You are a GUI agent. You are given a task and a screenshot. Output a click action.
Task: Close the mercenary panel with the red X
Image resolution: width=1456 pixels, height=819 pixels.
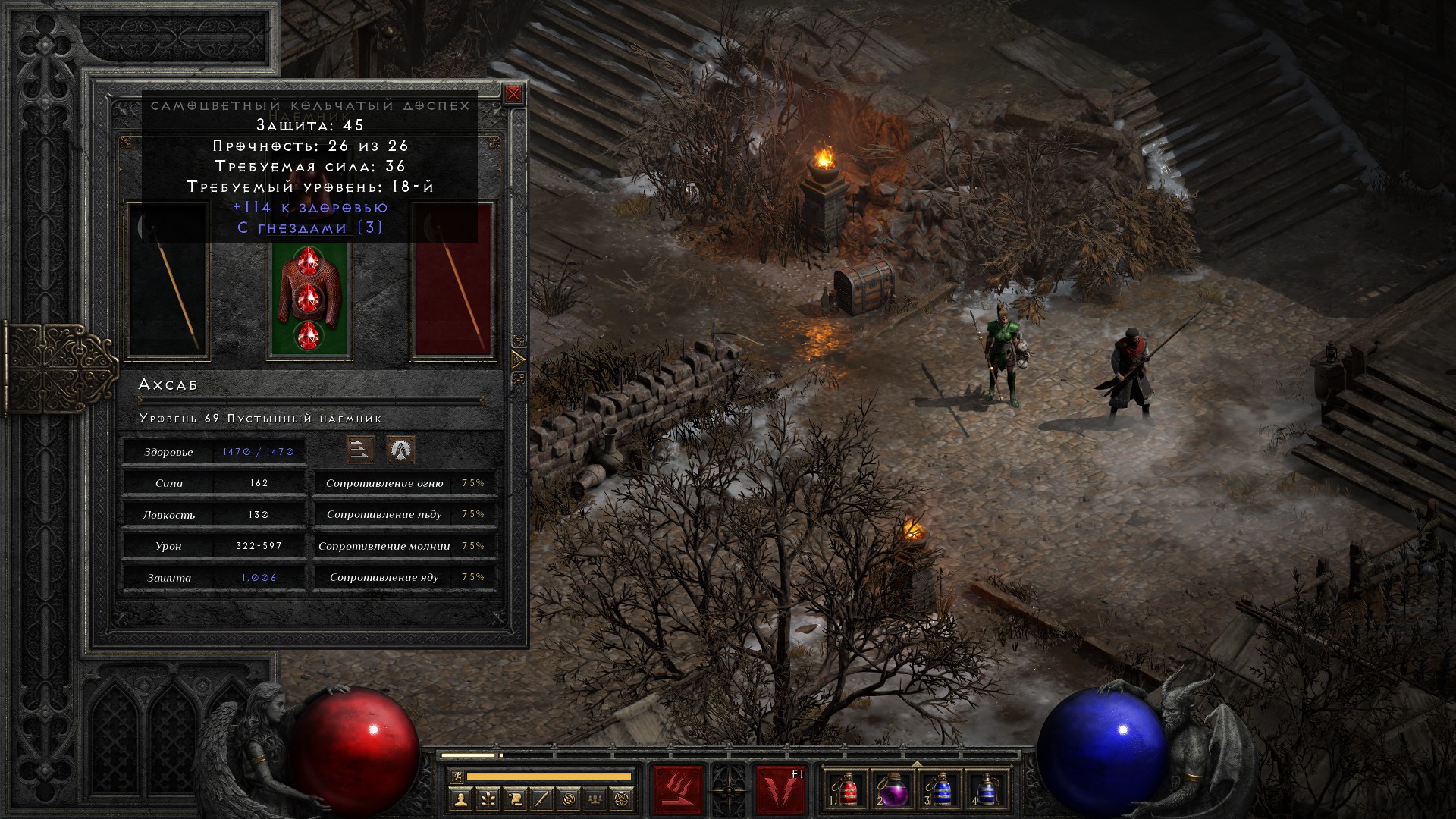[x=513, y=94]
